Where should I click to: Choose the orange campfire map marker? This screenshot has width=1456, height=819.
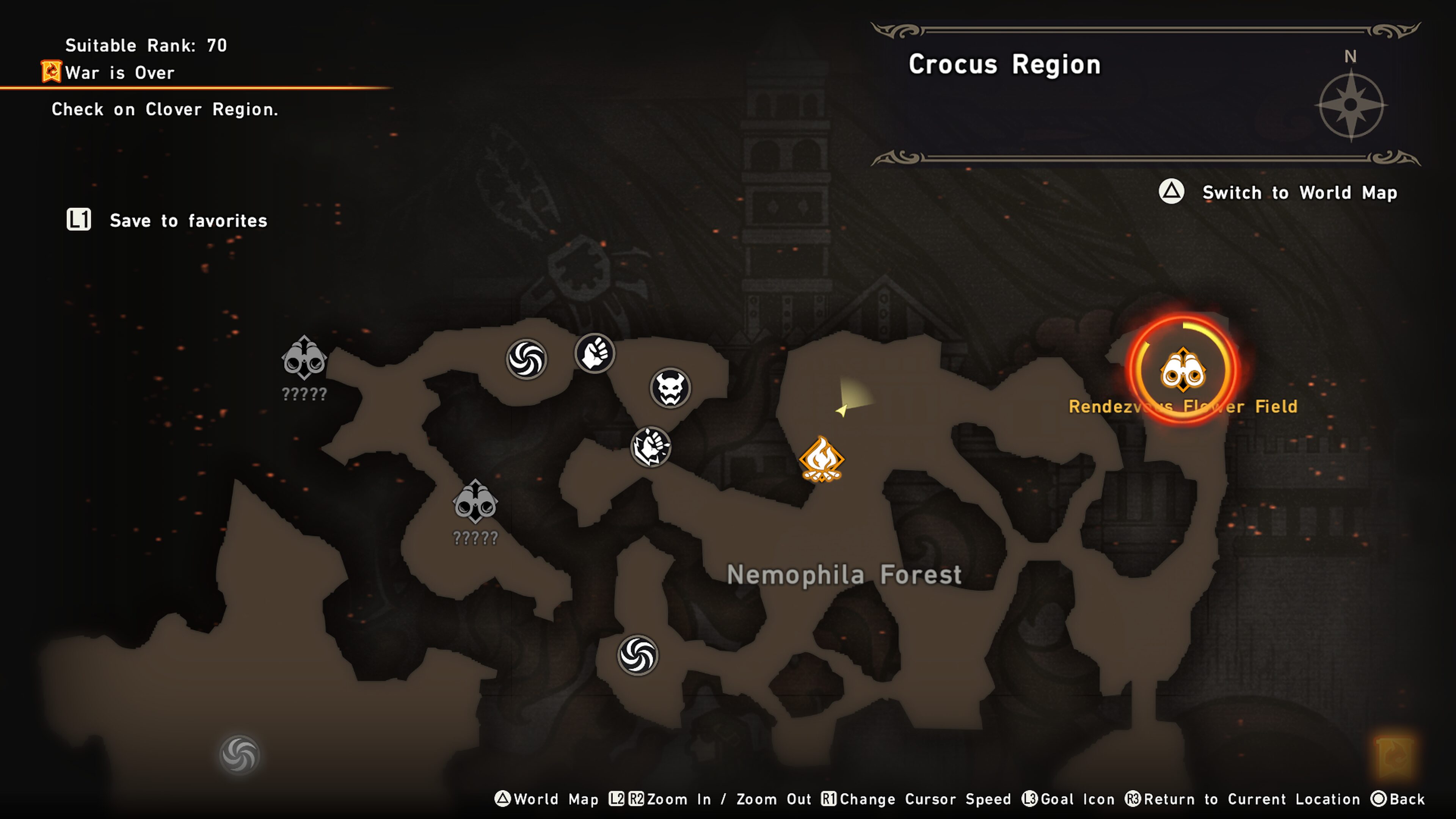821,460
